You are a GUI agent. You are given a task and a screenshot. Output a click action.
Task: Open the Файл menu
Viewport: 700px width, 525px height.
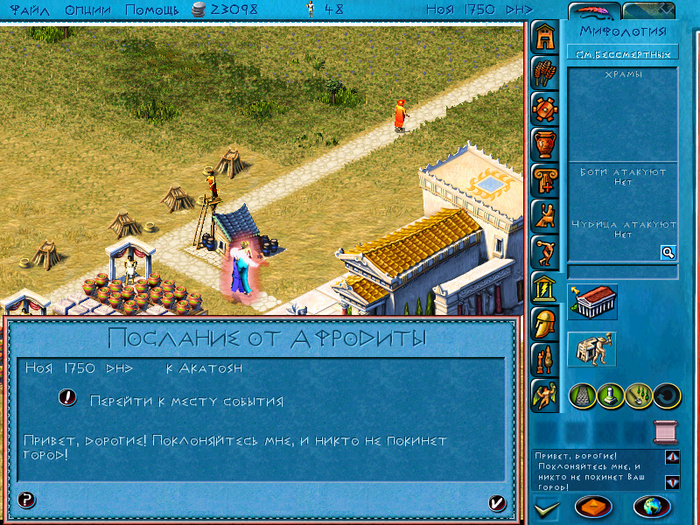click(29, 9)
